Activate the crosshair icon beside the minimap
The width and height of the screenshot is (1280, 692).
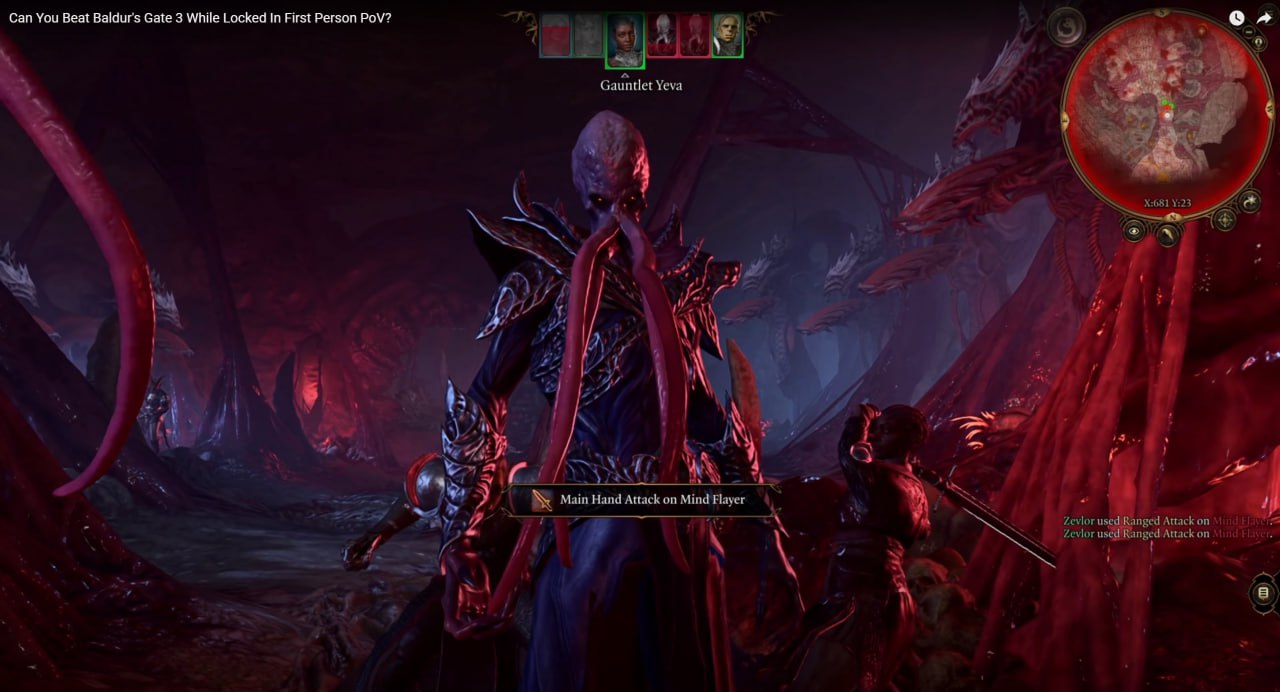coord(1224,219)
